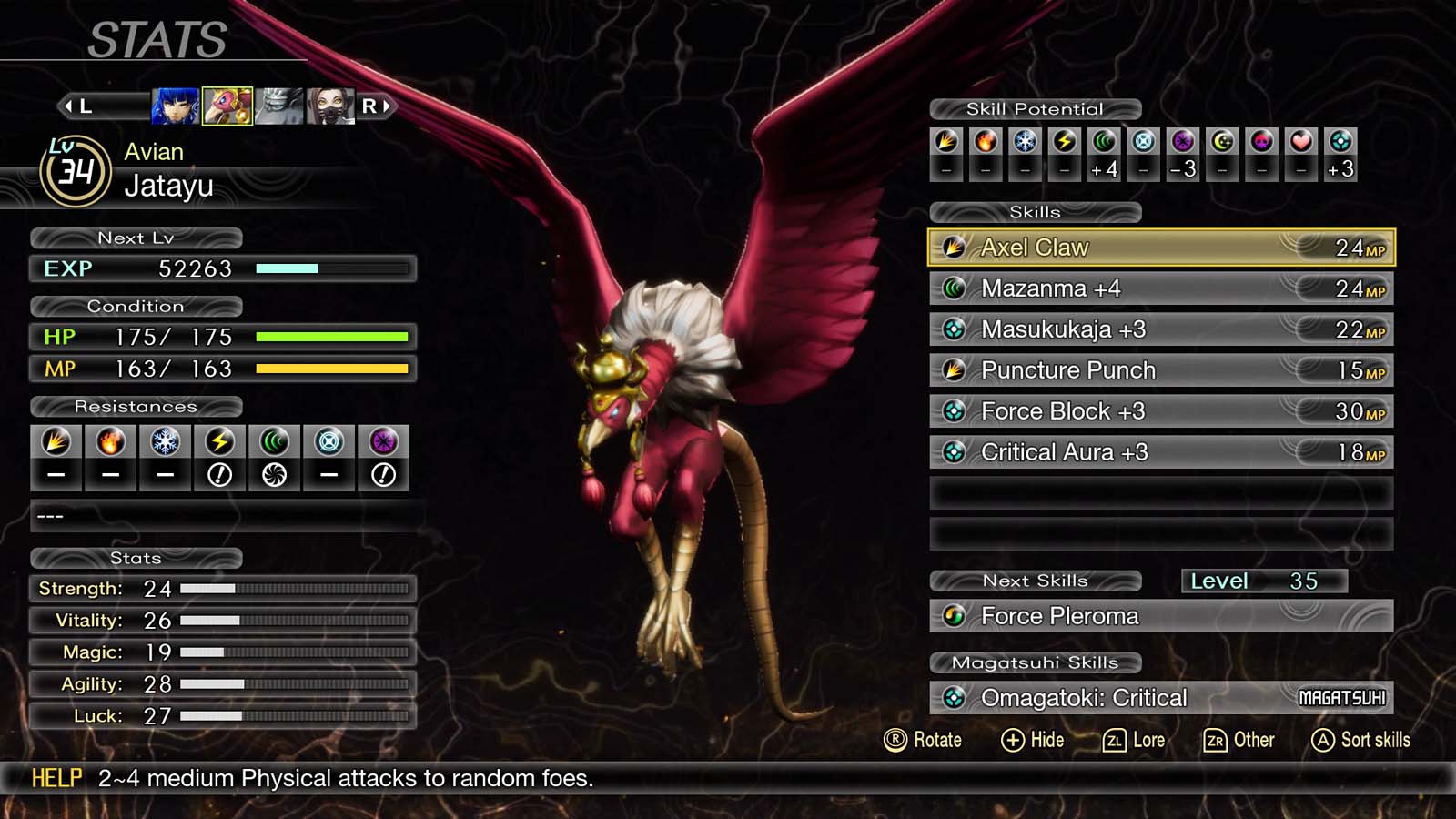The width and height of the screenshot is (1456, 819).
Task: Click the support icon beside Masukukaja +3
Action: click(955, 329)
